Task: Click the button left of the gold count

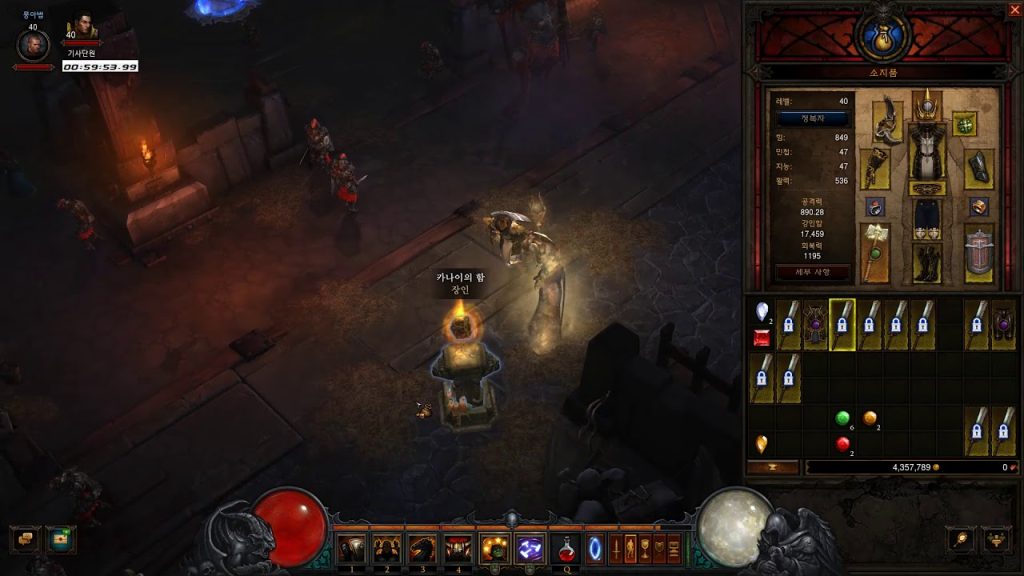Action: coord(773,467)
